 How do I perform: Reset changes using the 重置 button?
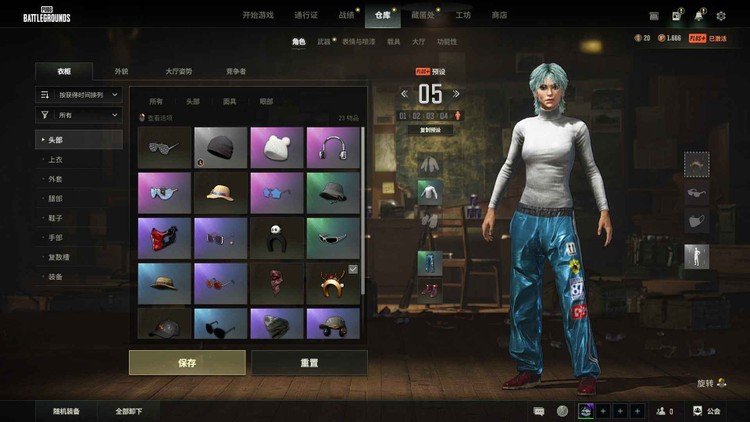309,362
